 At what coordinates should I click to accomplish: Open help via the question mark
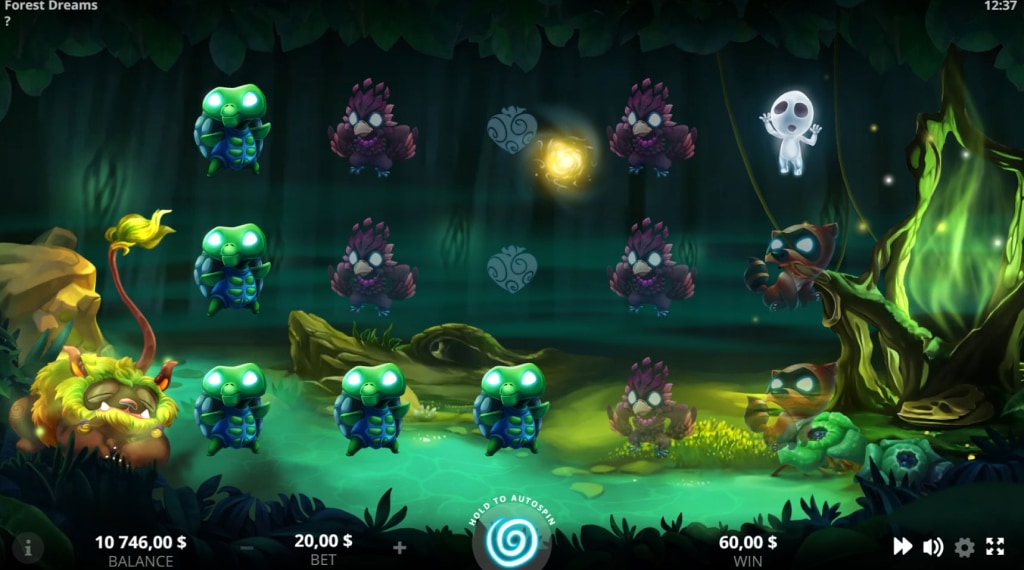coord(7,21)
